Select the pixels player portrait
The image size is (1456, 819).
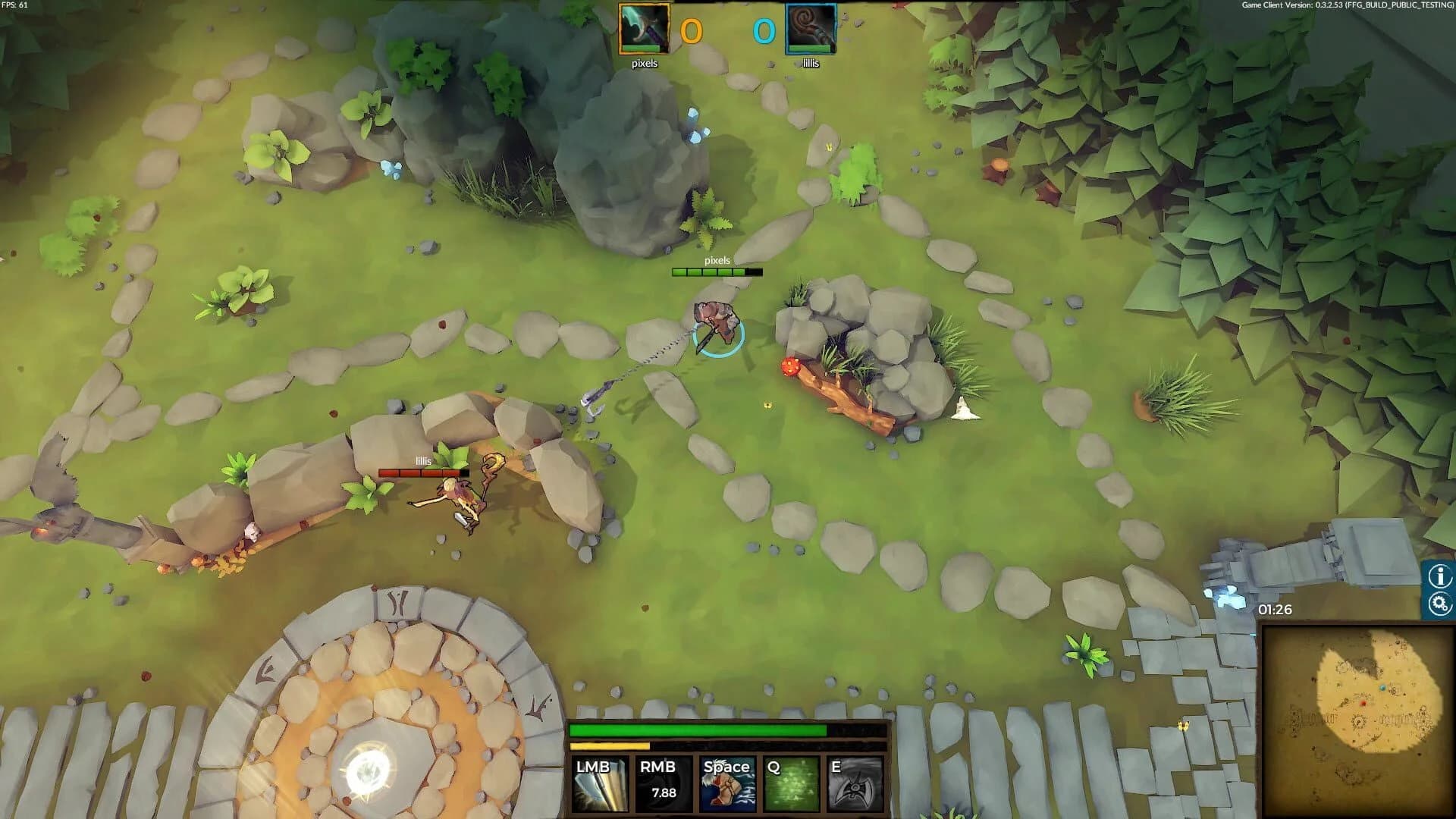point(644,29)
